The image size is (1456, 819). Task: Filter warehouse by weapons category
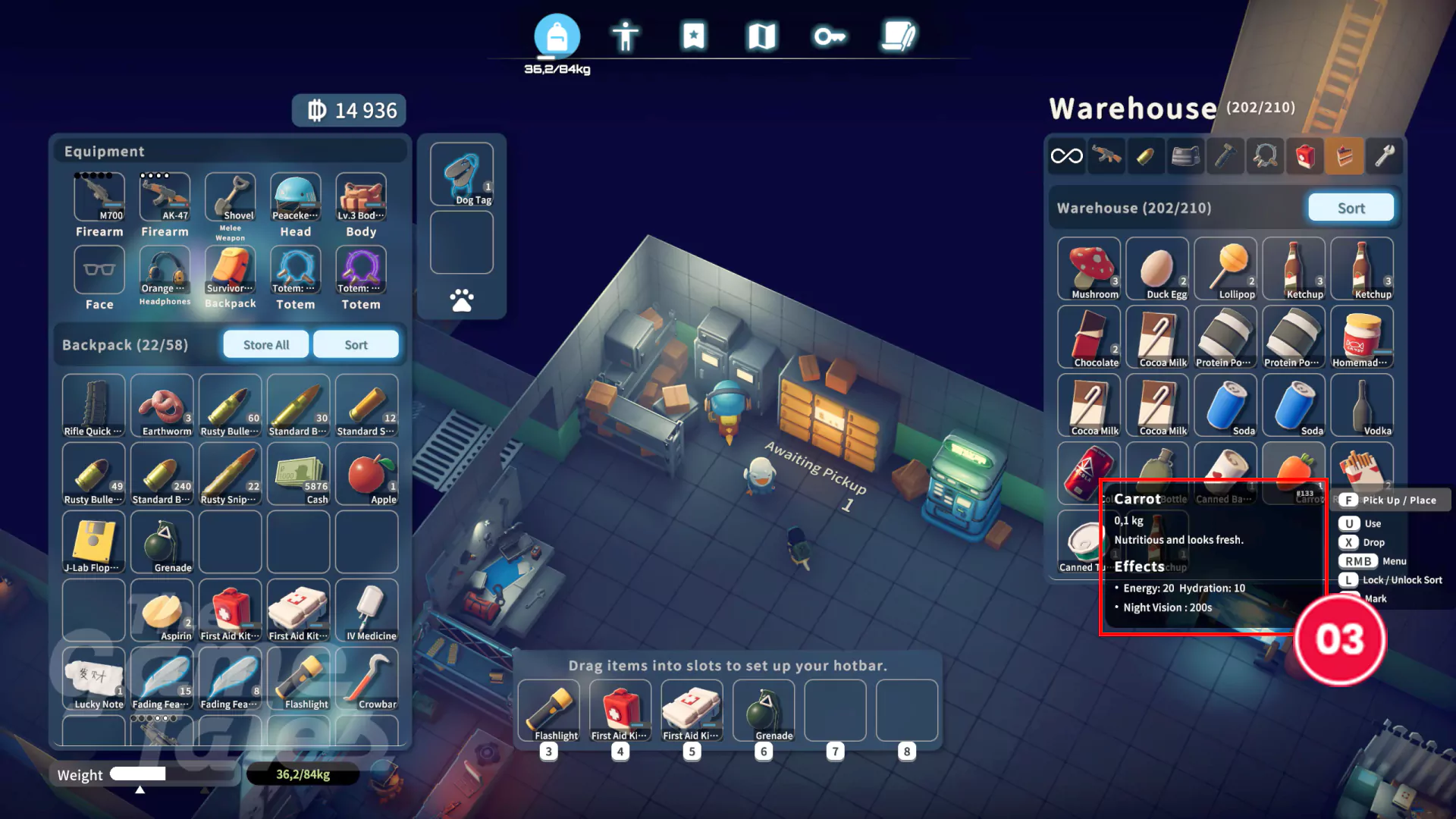[1106, 156]
